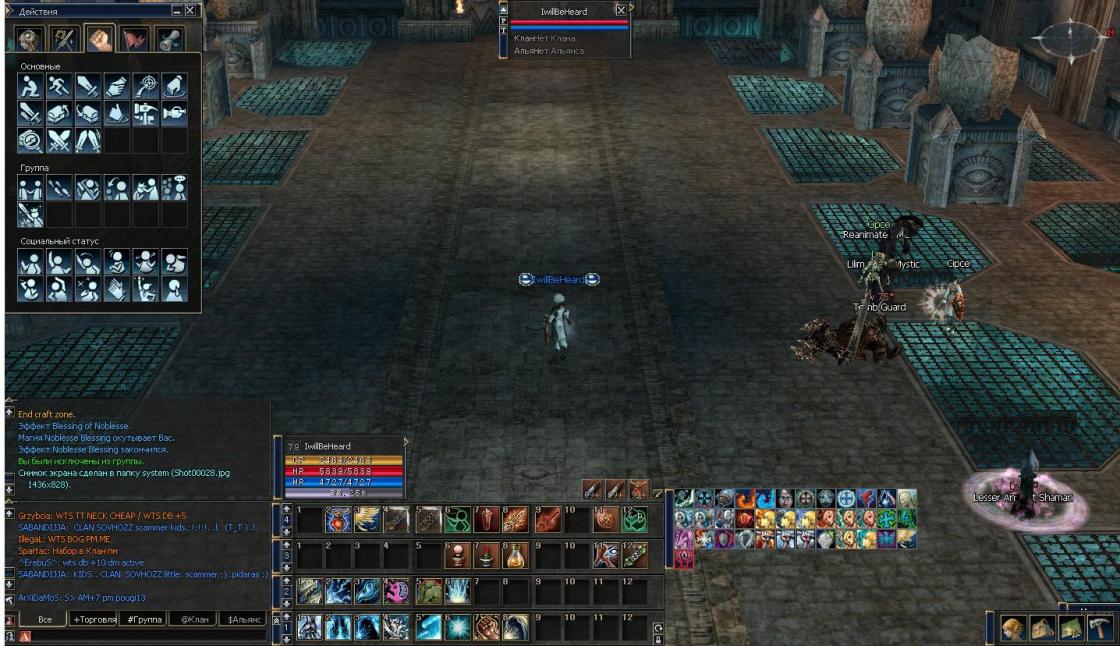Minimize the Действия actions window
This screenshot has height=646, width=1120.
tap(176, 10)
